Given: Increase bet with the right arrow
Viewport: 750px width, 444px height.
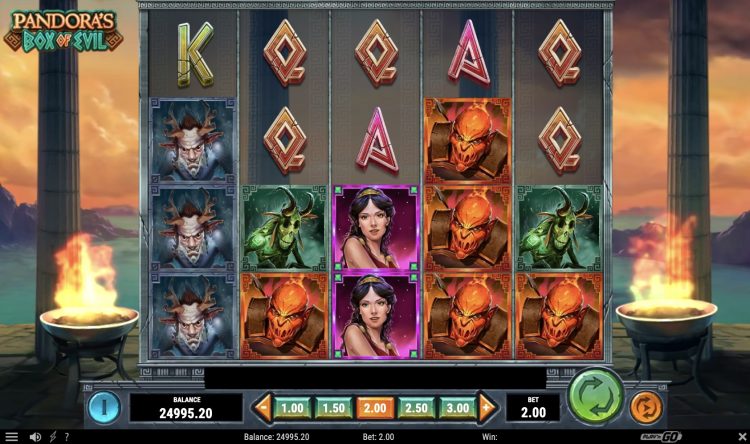Looking at the screenshot, I should coord(487,408).
